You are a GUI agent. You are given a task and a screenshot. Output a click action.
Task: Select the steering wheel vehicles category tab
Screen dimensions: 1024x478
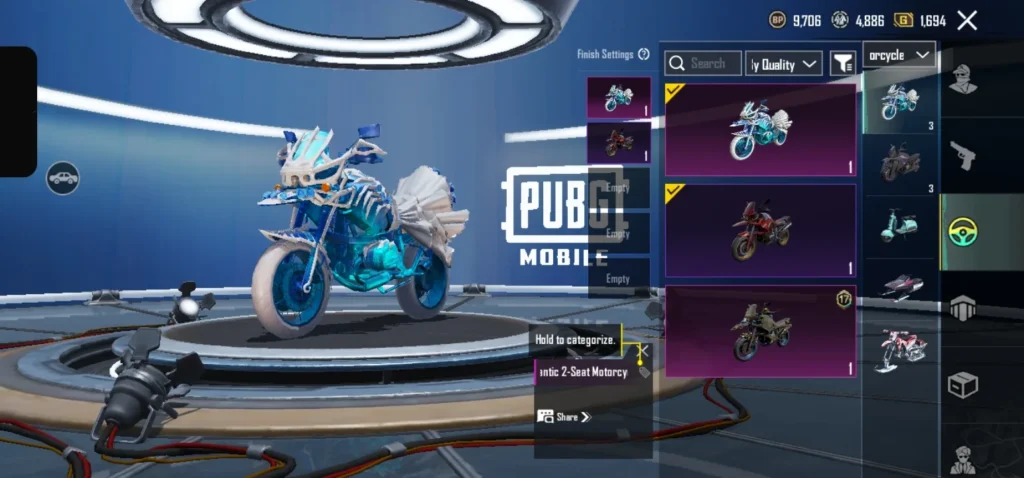point(962,232)
